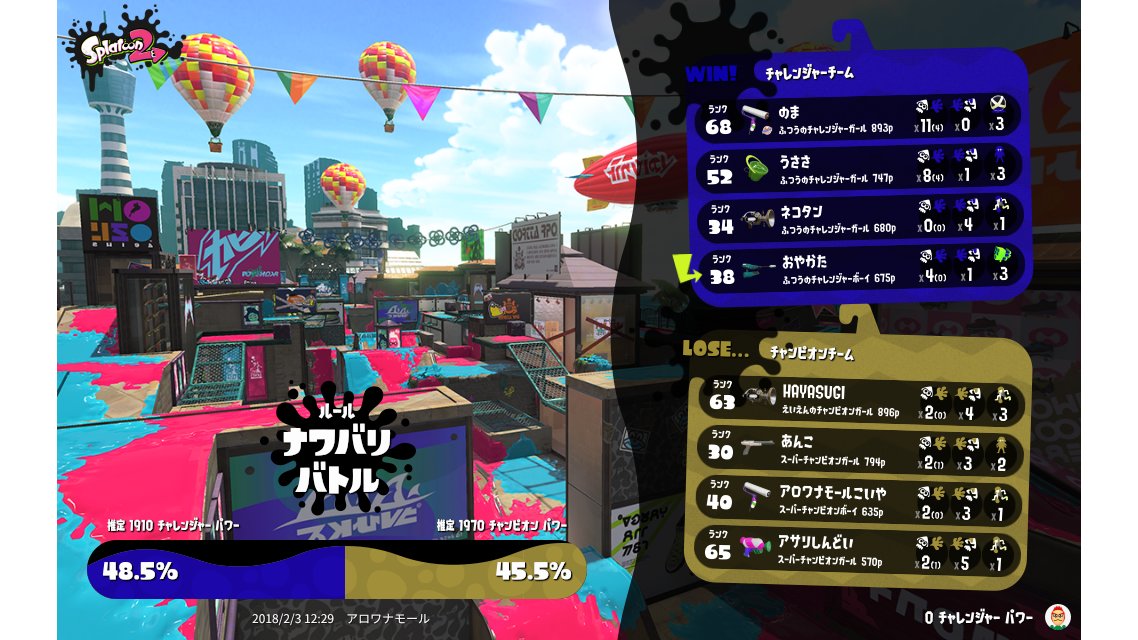Open the おやがた player row
The width and height of the screenshot is (1138, 640).
(862, 268)
